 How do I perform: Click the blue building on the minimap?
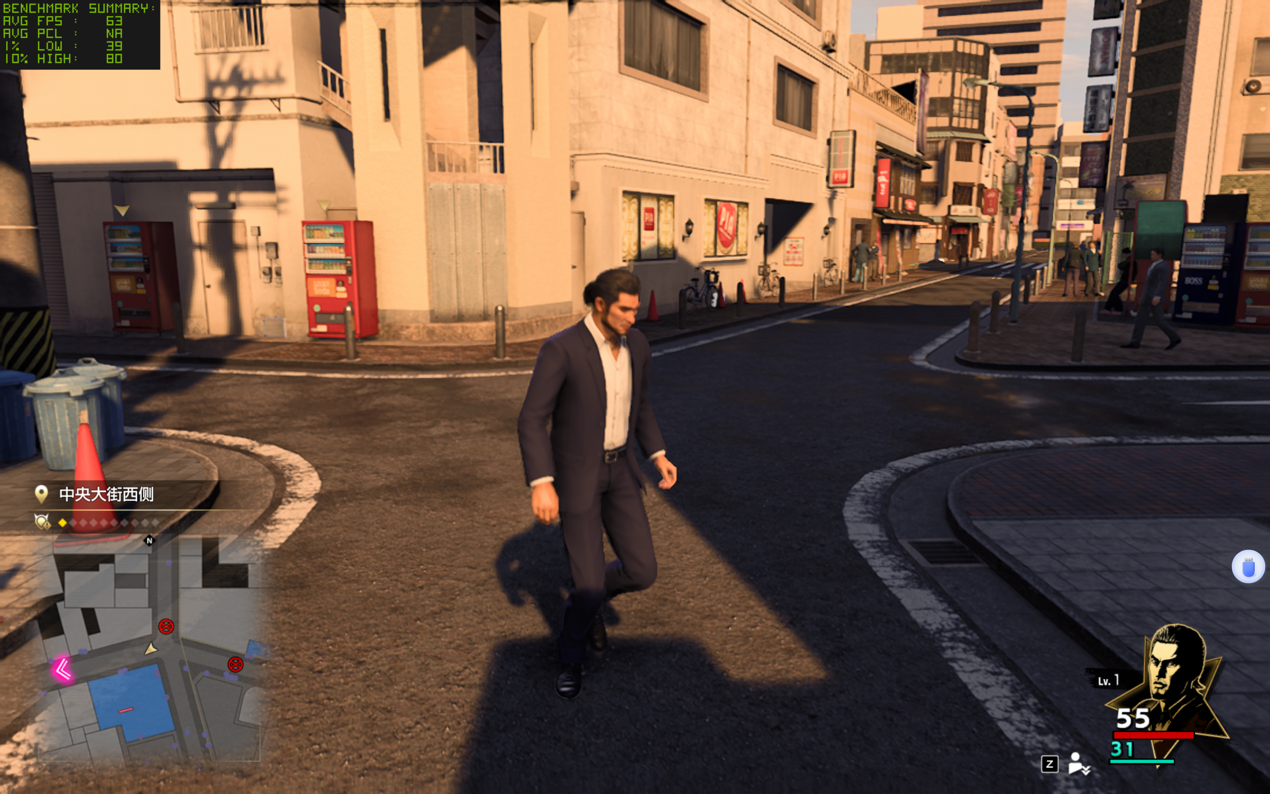[x=129, y=700]
